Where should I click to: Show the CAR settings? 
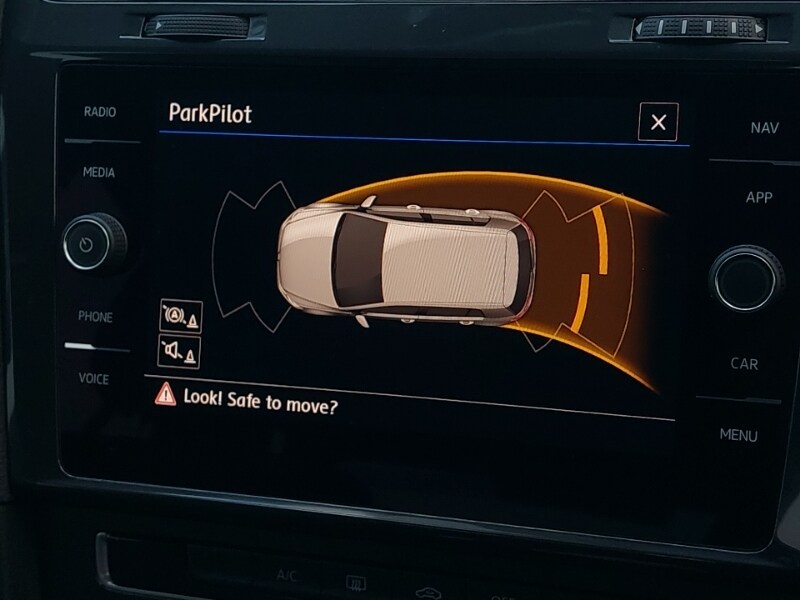744,364
